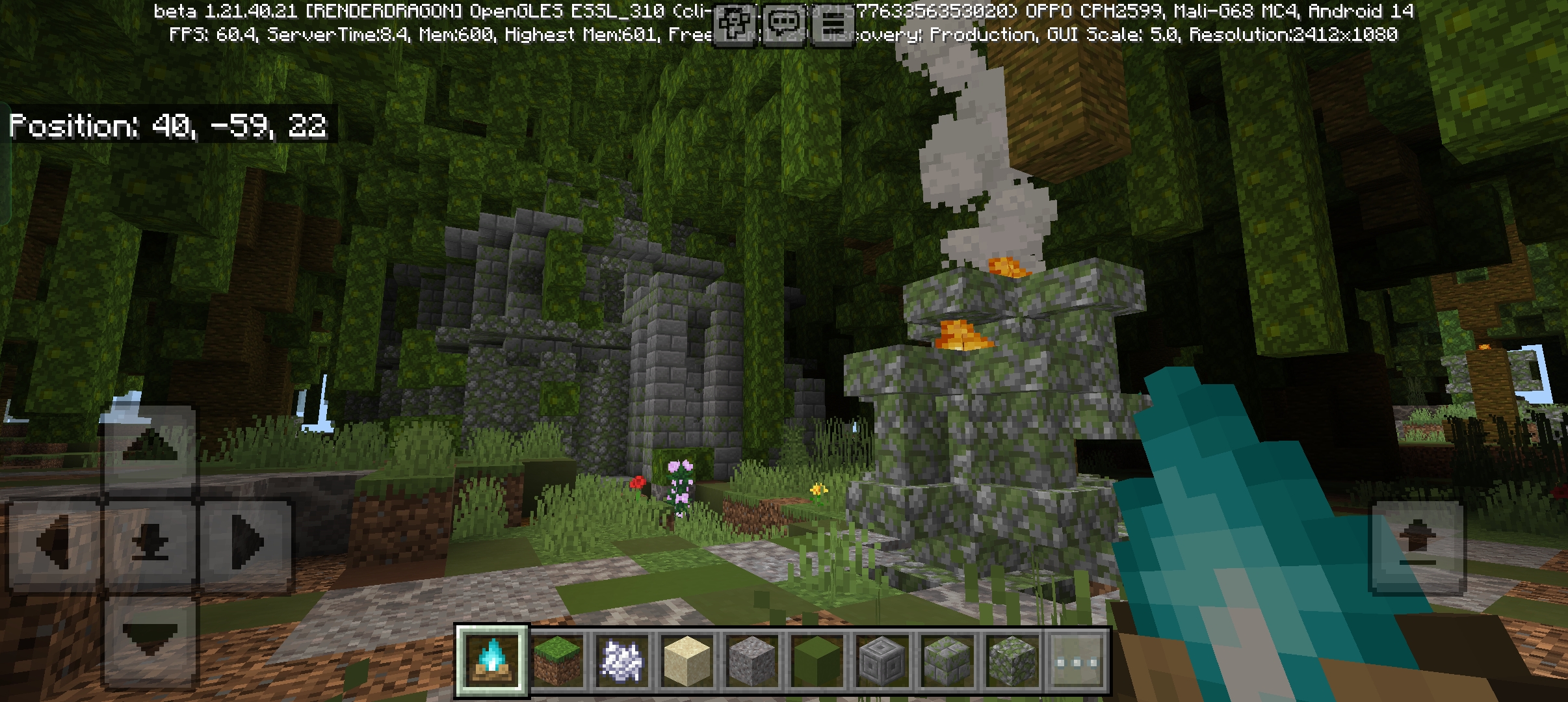This screenshot has width=1568, height=702.
Task: Select the grass block hotbar slot
Action: (557, 661)
